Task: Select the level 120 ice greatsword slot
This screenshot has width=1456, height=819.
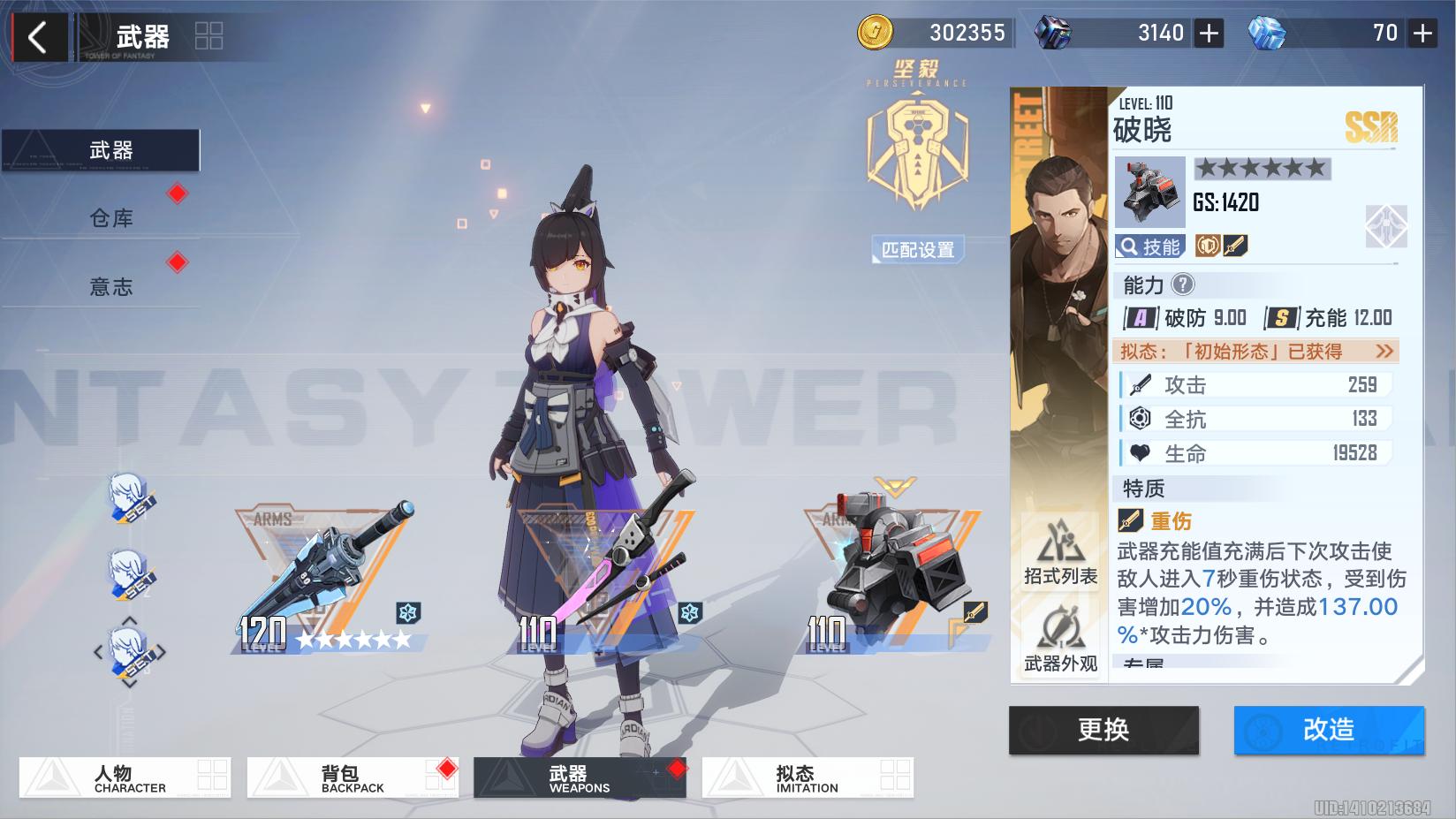Action: tap(327, 579)
